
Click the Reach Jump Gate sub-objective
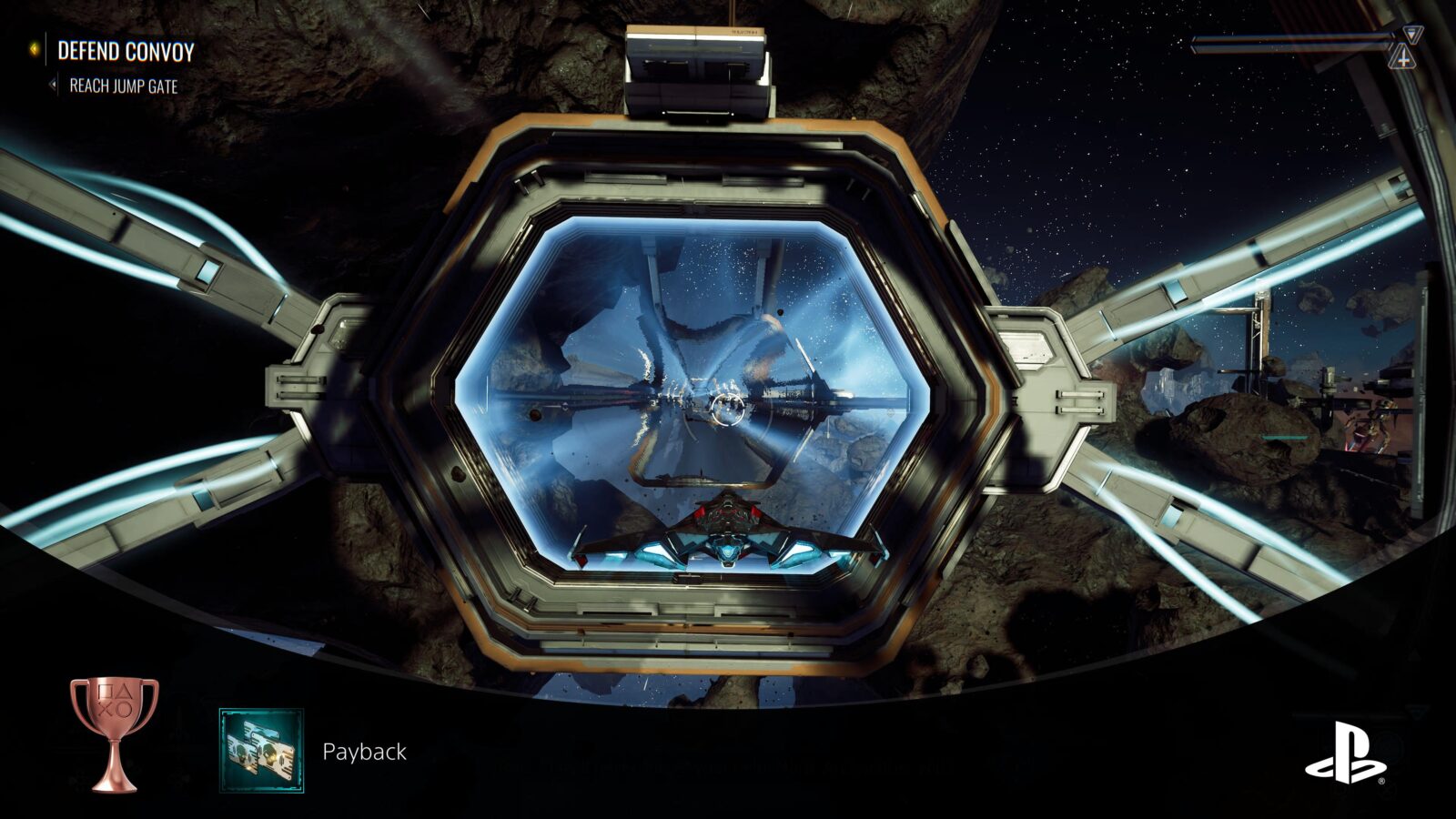(x=123, y=86)
